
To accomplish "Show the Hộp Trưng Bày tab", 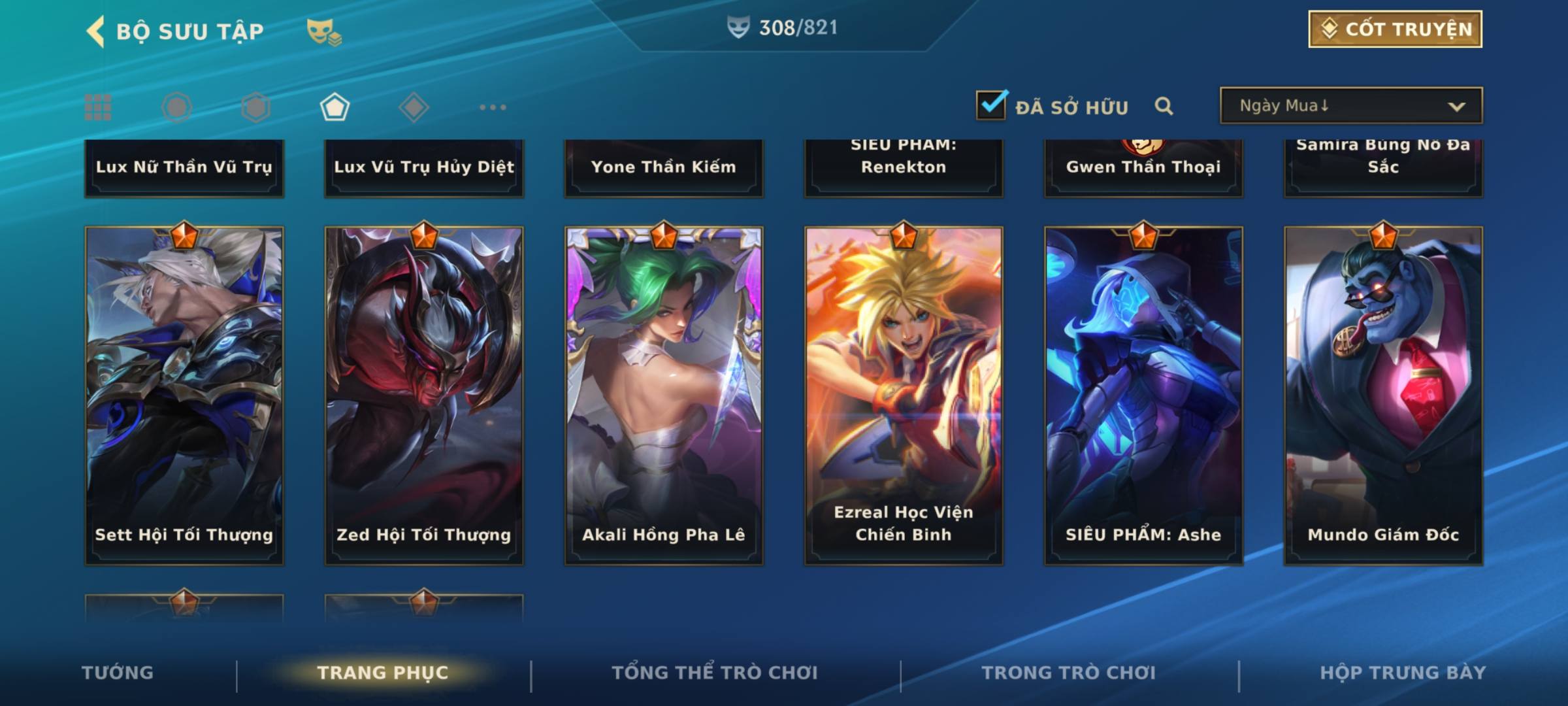I will coord(1403,673).
